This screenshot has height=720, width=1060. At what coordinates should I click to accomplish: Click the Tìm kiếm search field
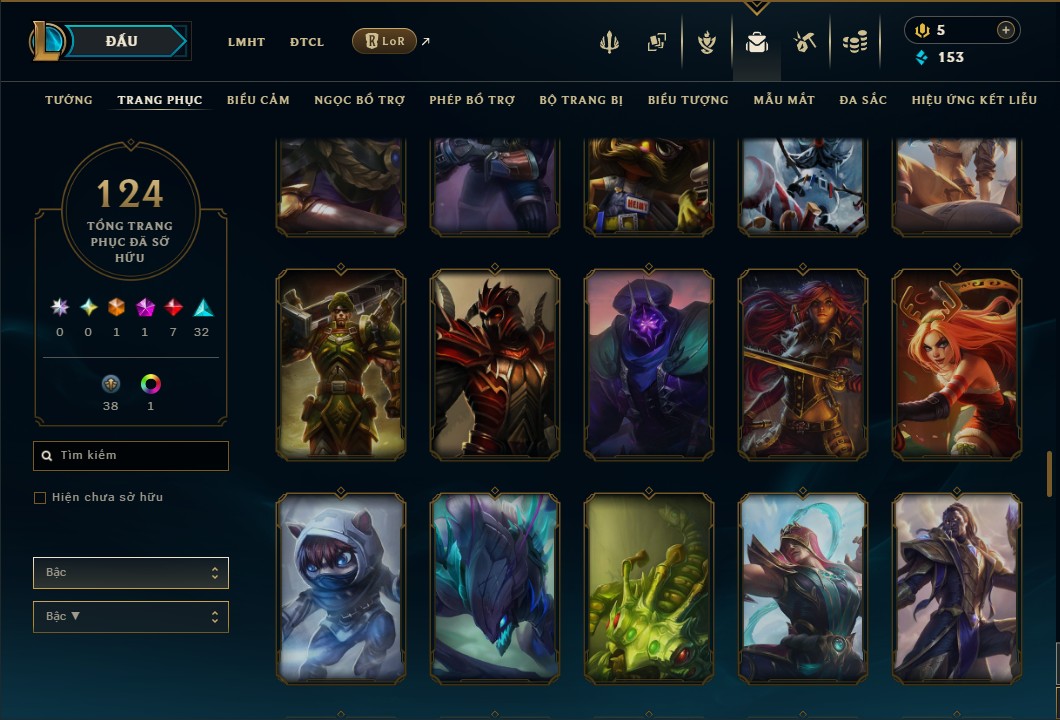click(131, 456)
